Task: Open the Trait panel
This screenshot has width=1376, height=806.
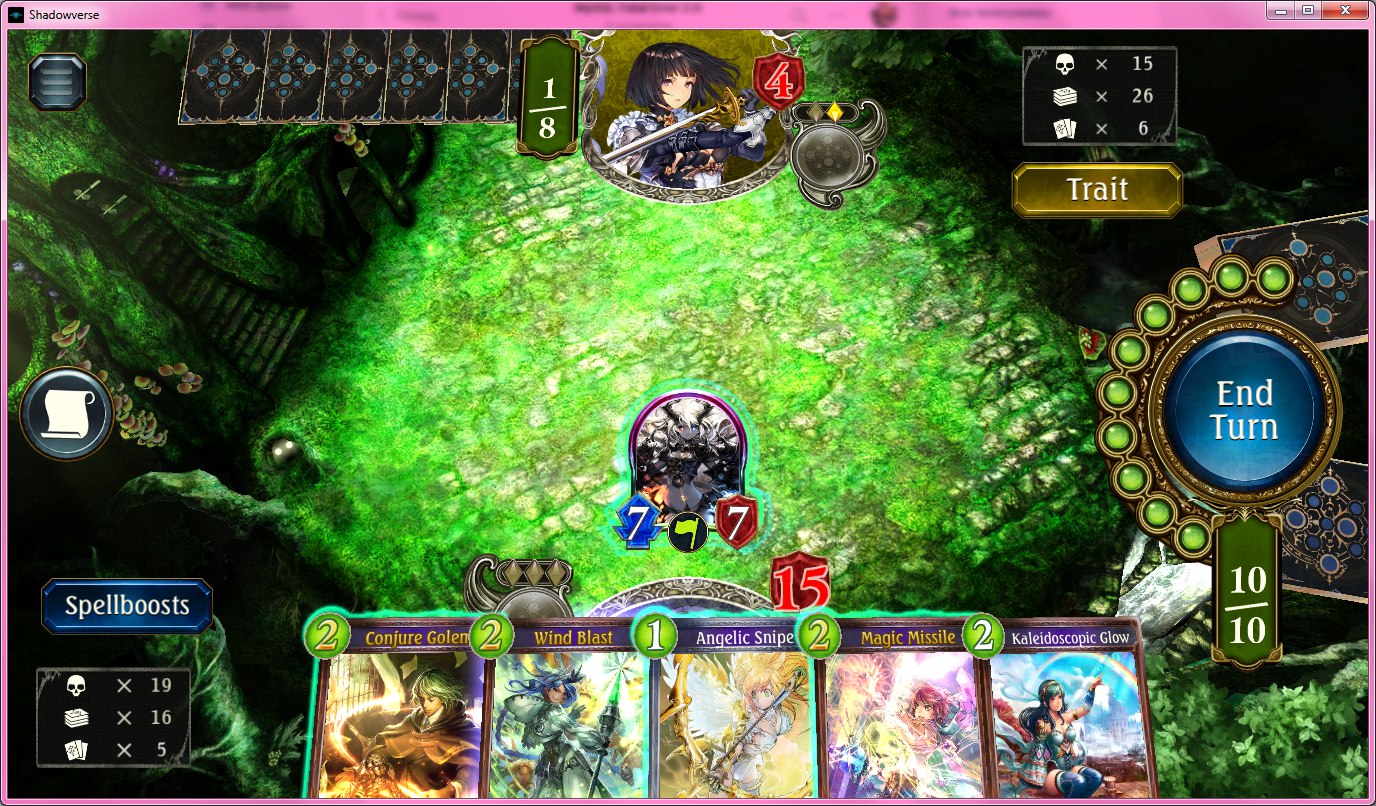Action: pos(1097,190)
